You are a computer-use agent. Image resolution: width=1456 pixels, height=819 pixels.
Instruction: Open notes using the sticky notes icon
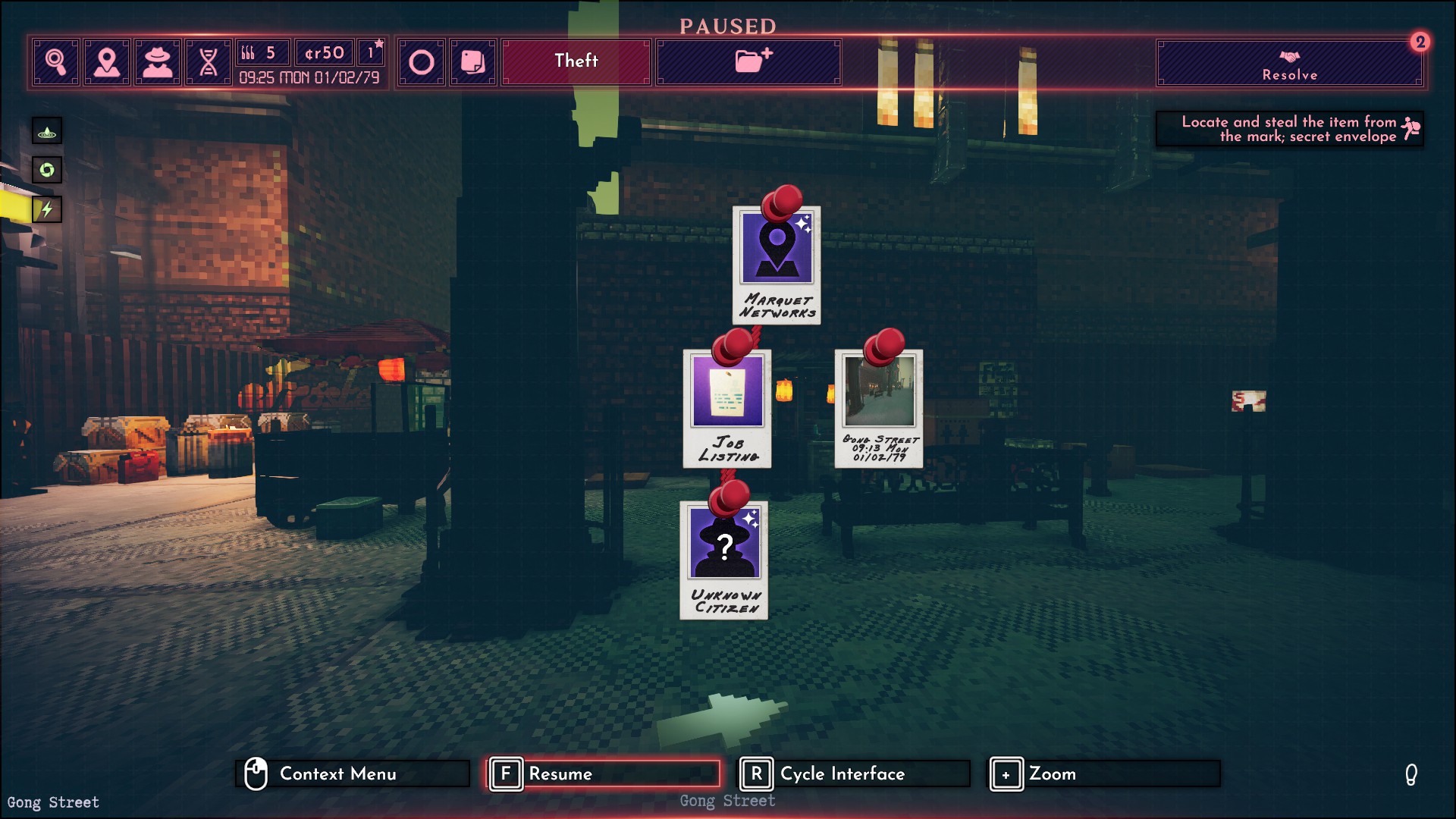click(472, 61)
